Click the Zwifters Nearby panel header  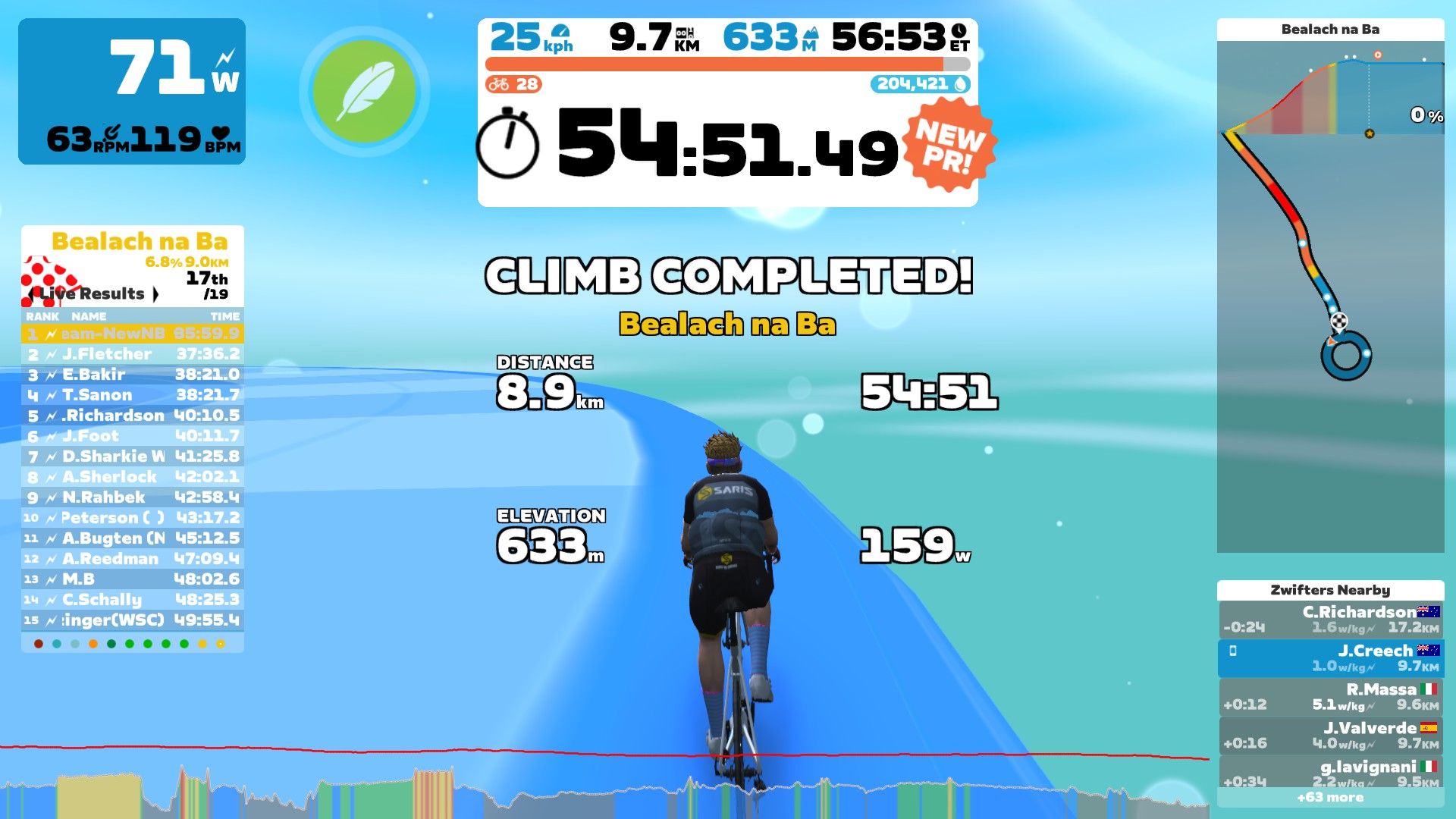click(1332, 590)
